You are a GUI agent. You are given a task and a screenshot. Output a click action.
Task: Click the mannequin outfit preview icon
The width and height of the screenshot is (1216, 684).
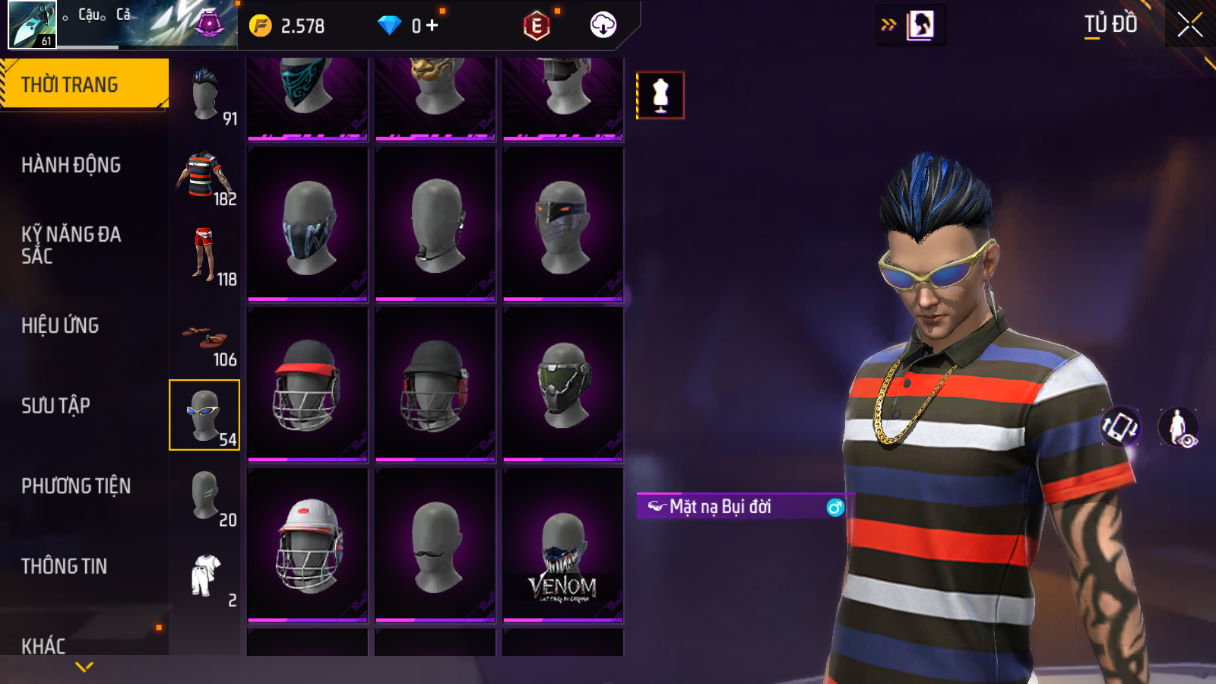661,95
